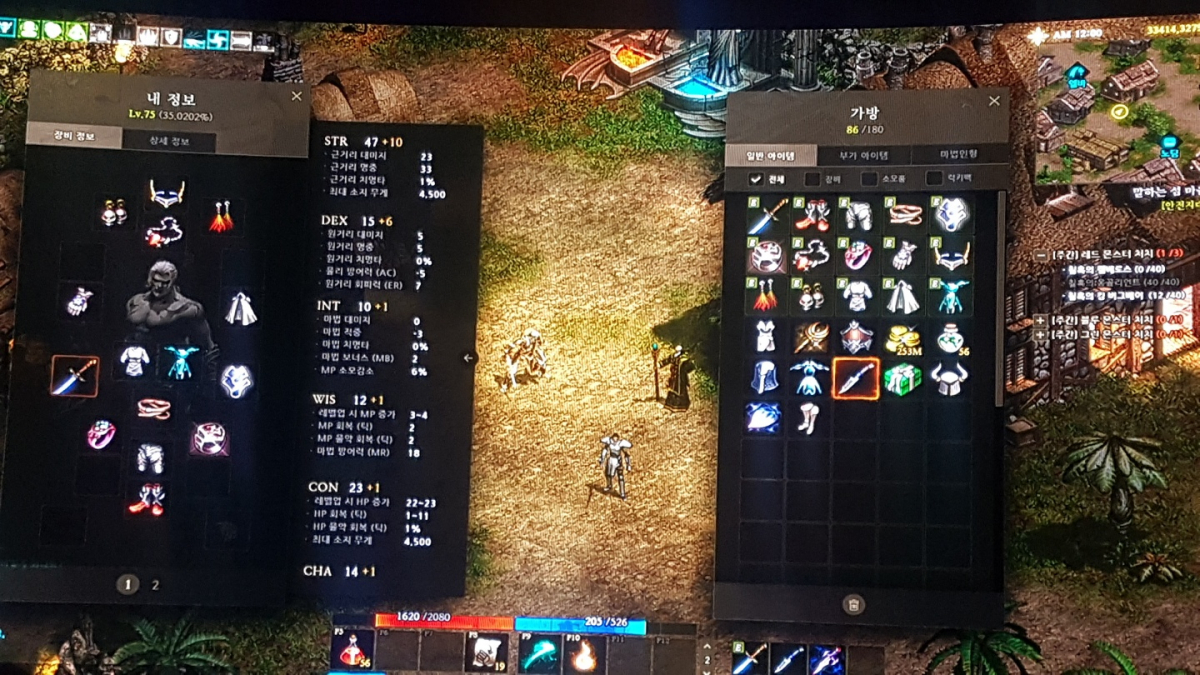This screenshot has height=675, width=1200.
Task: Select the equipped cloak slot
Action: tap(239, 308)
